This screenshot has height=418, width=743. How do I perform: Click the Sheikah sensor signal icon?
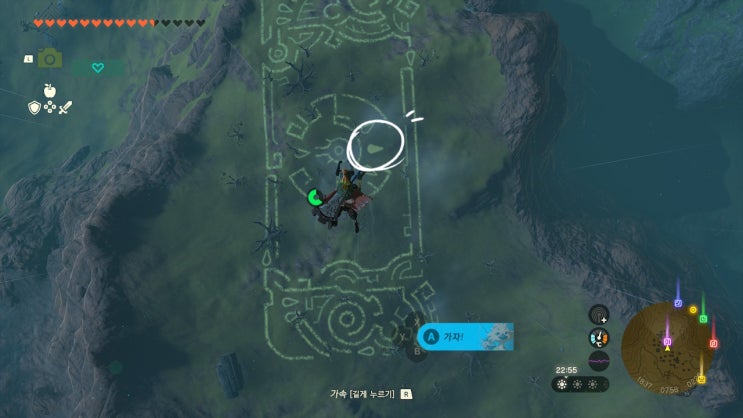tap(599, 315)
